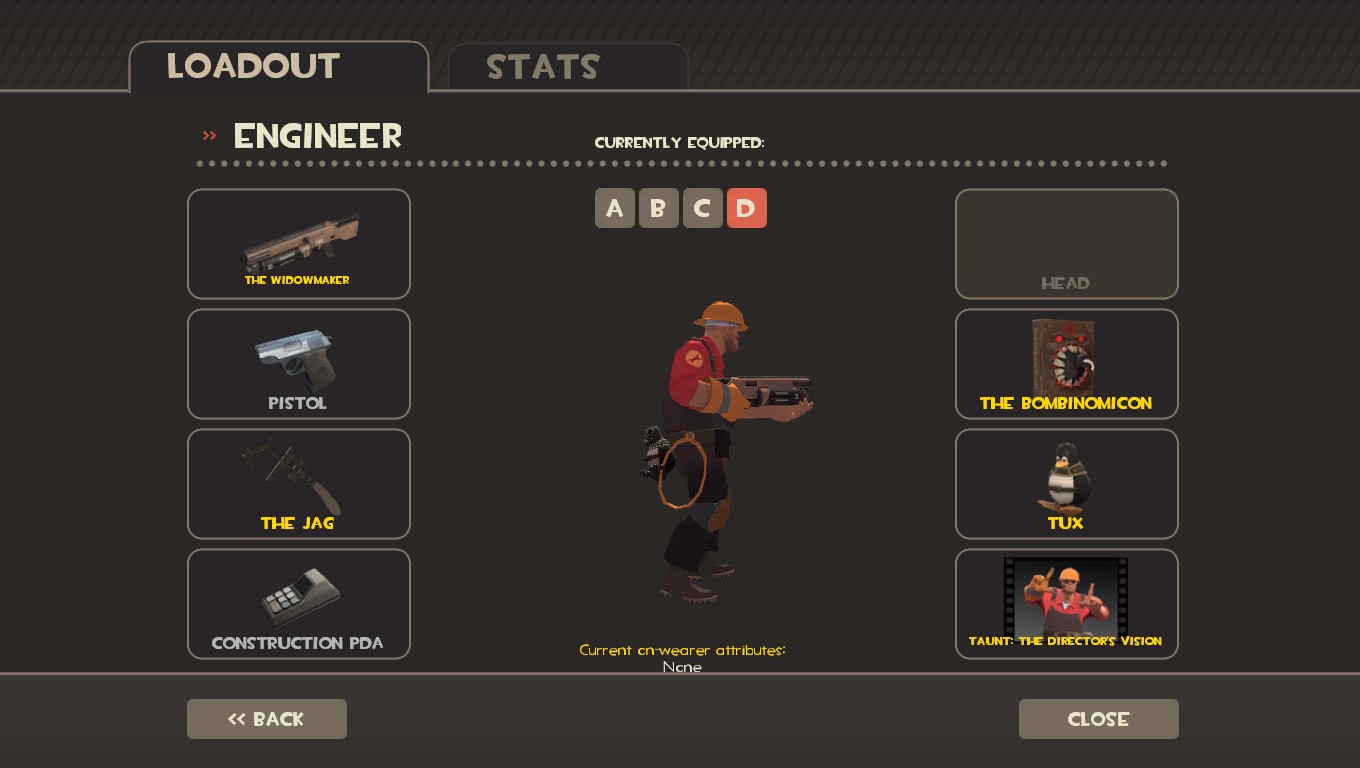This screenshot has height=768, width=1360.
Task: Click the on-wearer attributes text
Action: coord(683,650)
